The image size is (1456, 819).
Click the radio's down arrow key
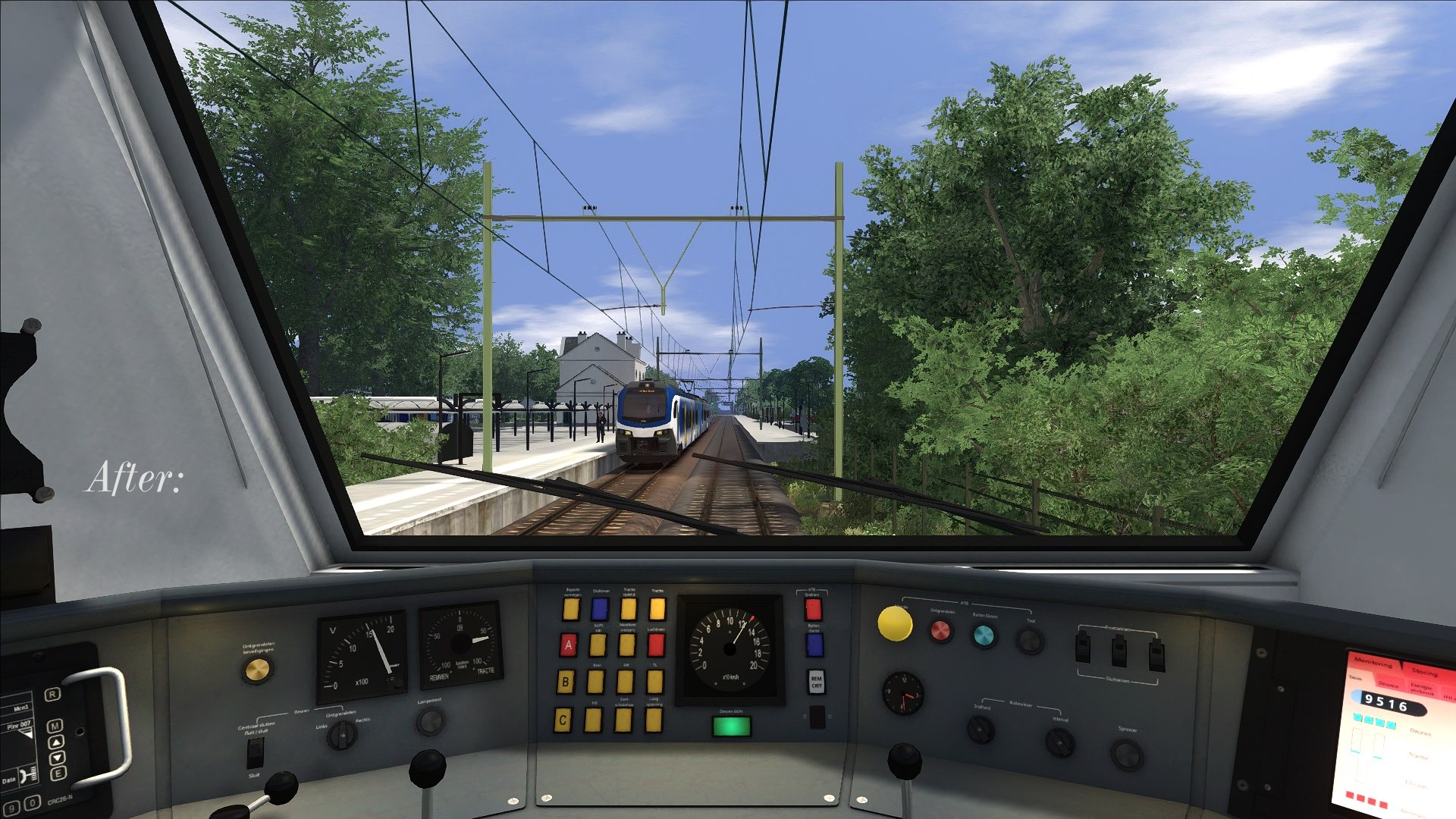(x=57, y=758)
